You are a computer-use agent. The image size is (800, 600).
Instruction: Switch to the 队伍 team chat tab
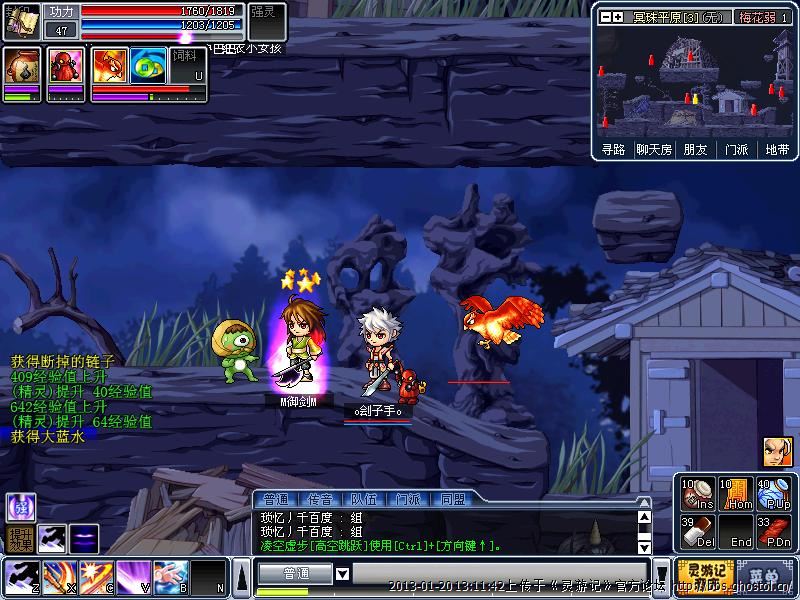(363, 498)
